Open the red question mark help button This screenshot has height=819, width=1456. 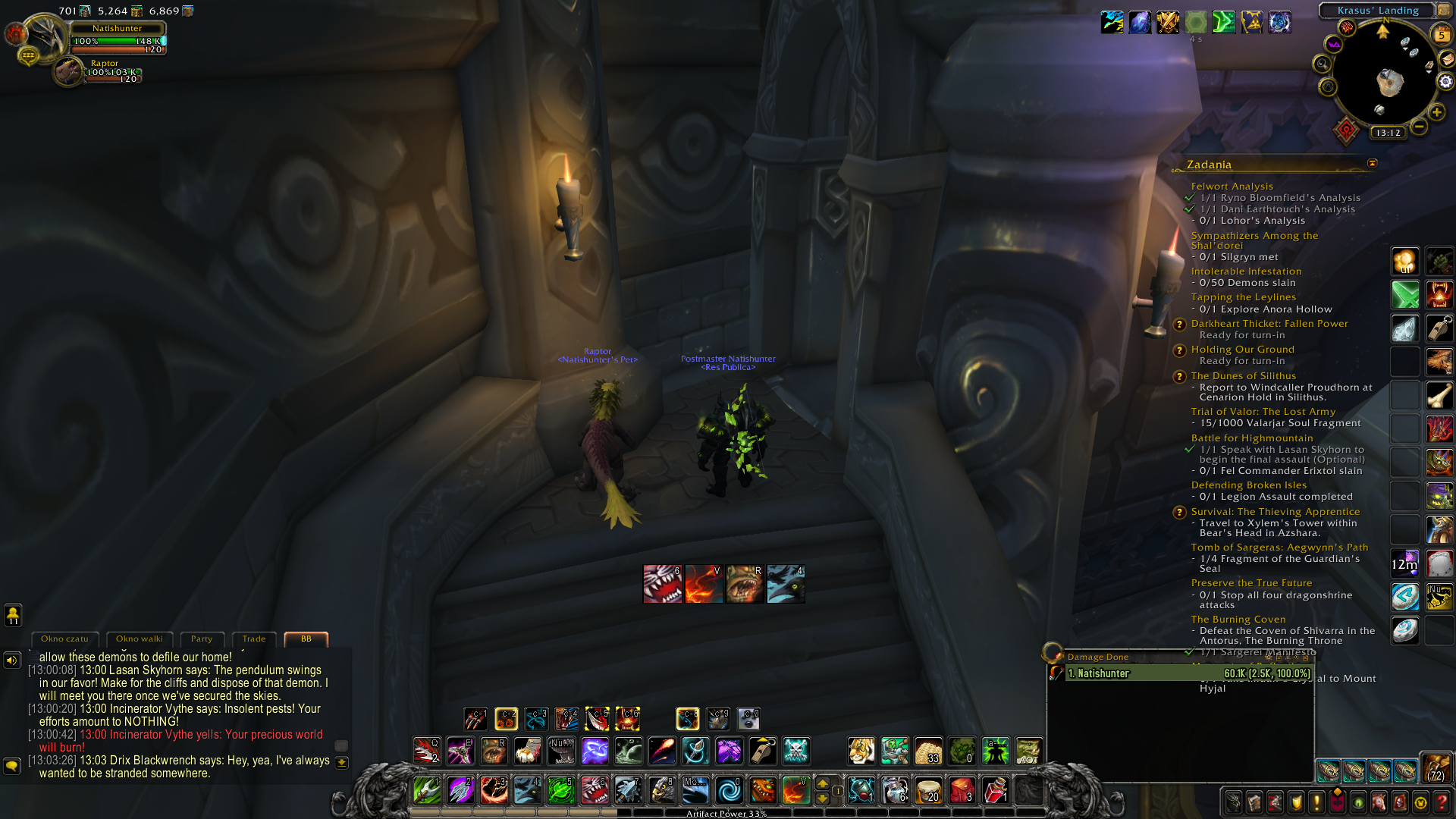click(1442, 802)
